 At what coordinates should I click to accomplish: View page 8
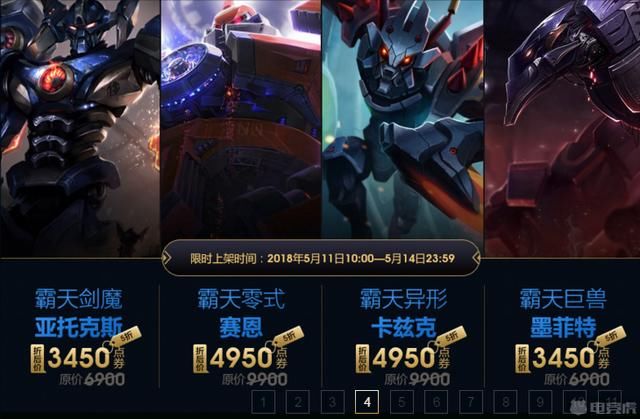pyautogui.click(x=507, y=402)
